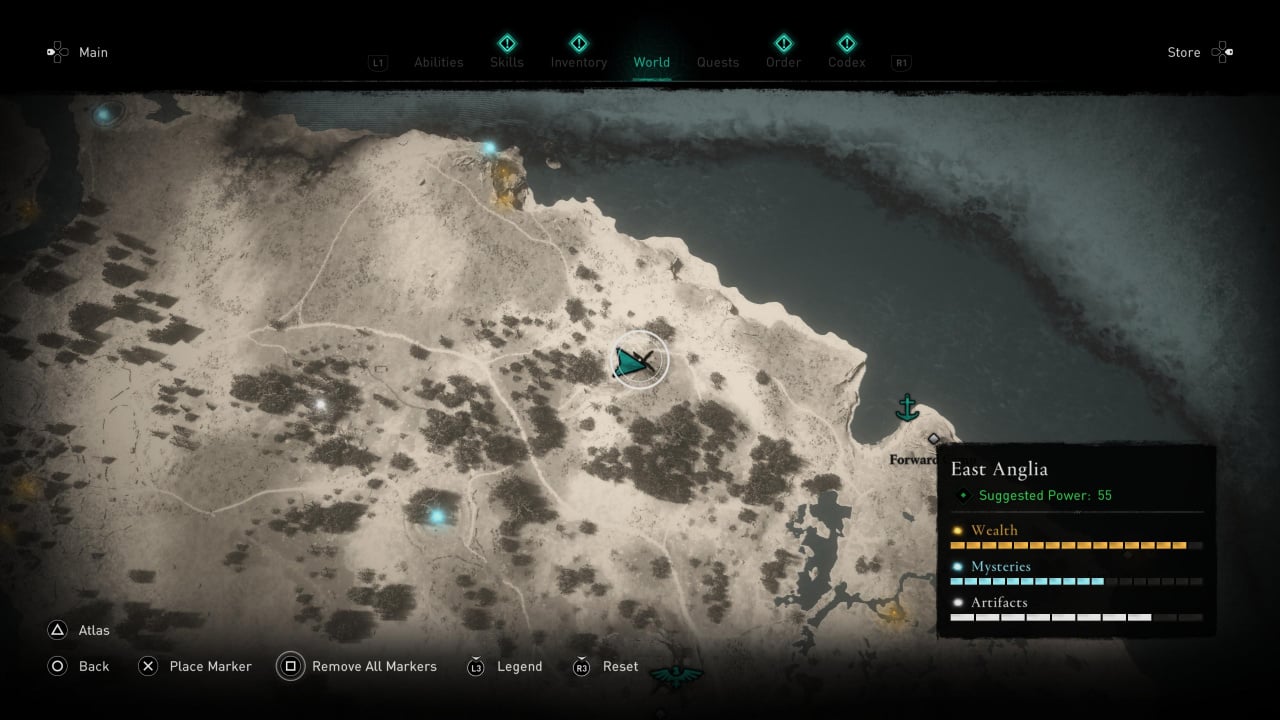Reset the map view
The height and width of the screenshot is (720, 1280).
click(x=620, y=666)
